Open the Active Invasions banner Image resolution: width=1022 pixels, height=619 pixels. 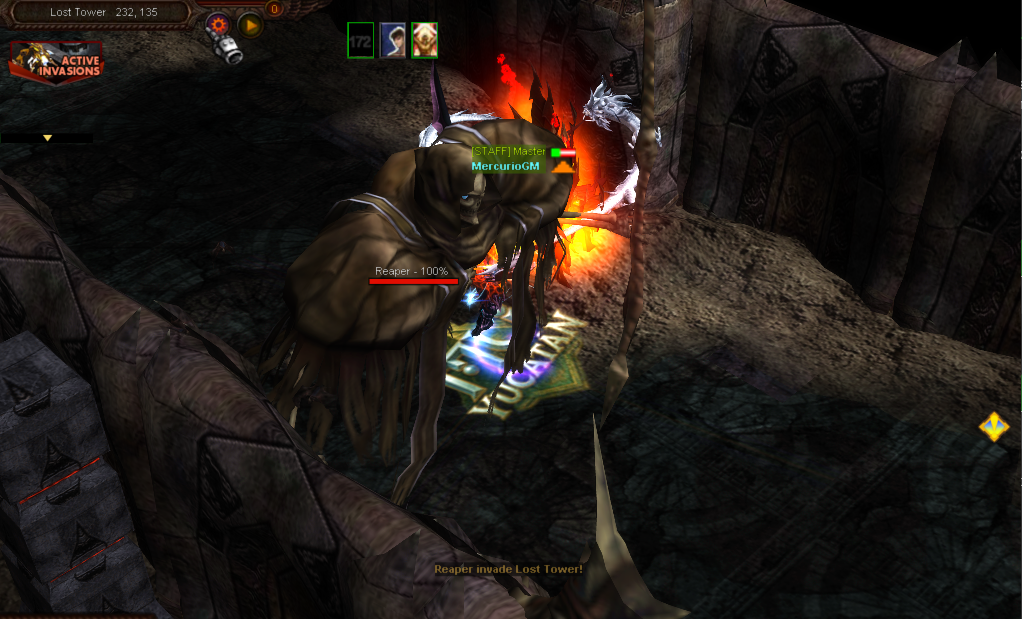[x=57, y=60]
